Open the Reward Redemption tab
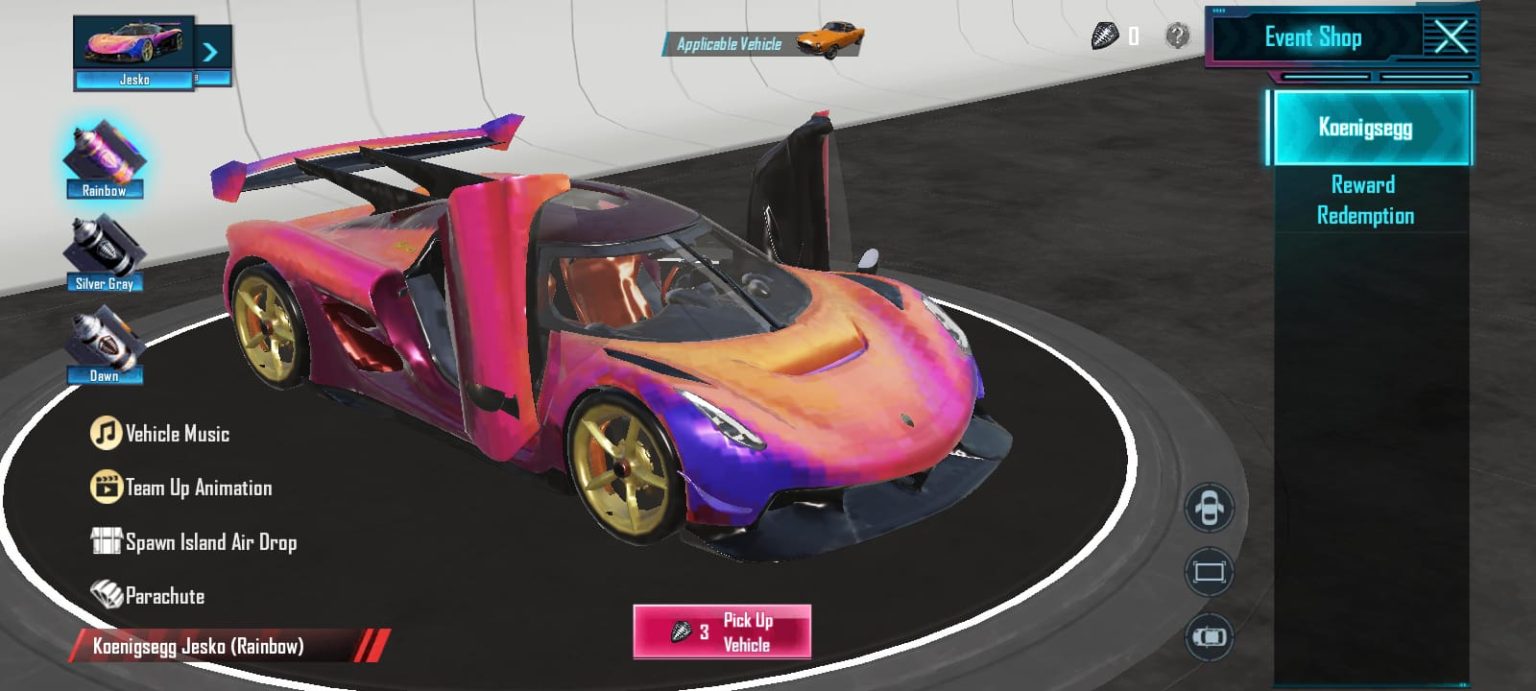 pos(1365,200)
